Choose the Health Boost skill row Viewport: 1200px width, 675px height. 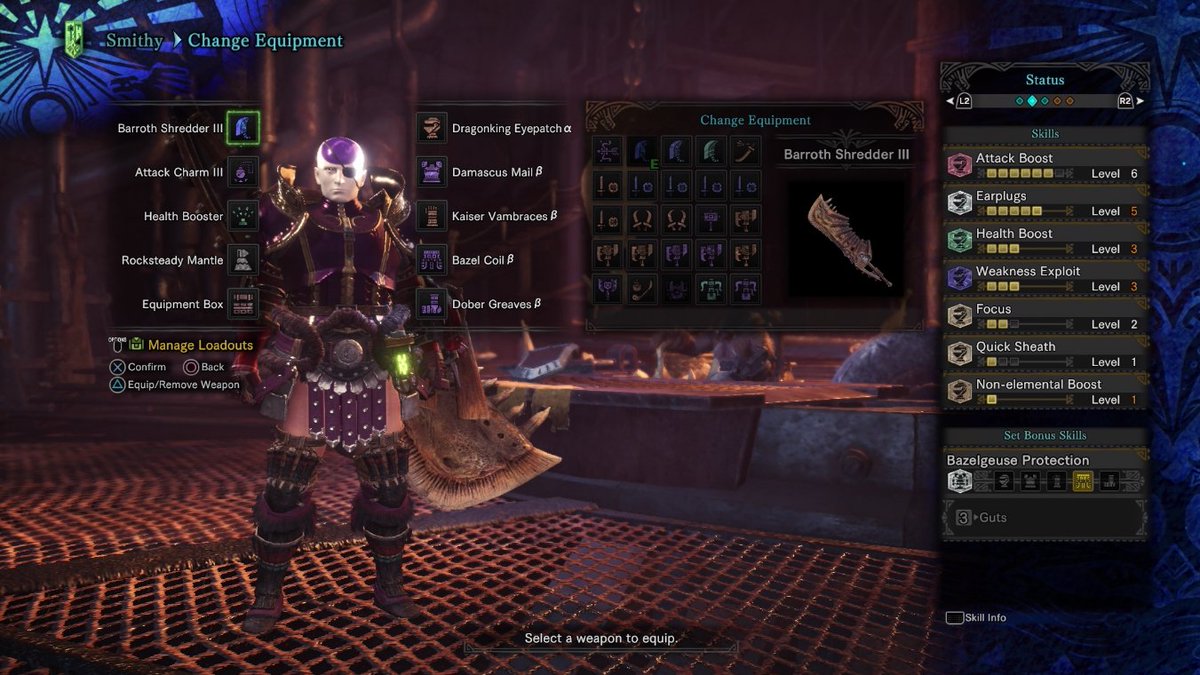click(1045, 241)
